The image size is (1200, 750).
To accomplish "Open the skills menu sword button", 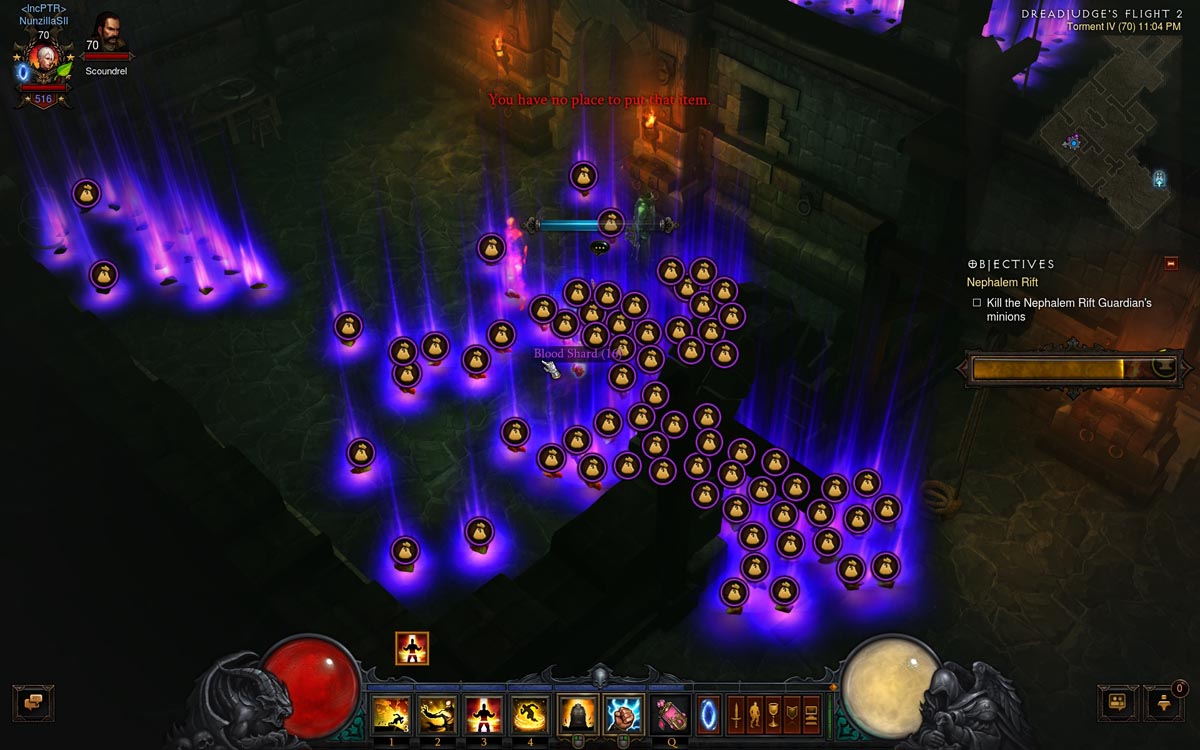I will point(735,714).
